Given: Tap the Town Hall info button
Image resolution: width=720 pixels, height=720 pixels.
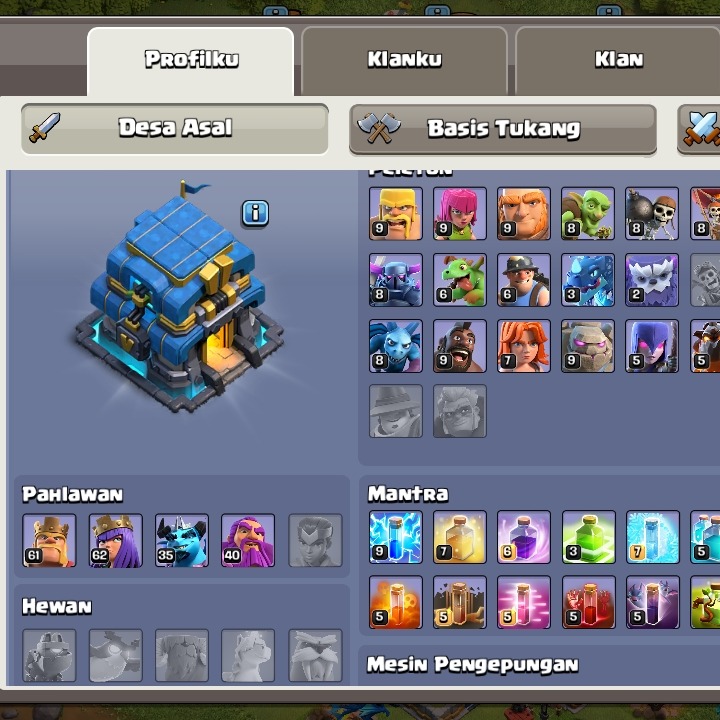Looking at the screenshot, I should coord(255,213).
